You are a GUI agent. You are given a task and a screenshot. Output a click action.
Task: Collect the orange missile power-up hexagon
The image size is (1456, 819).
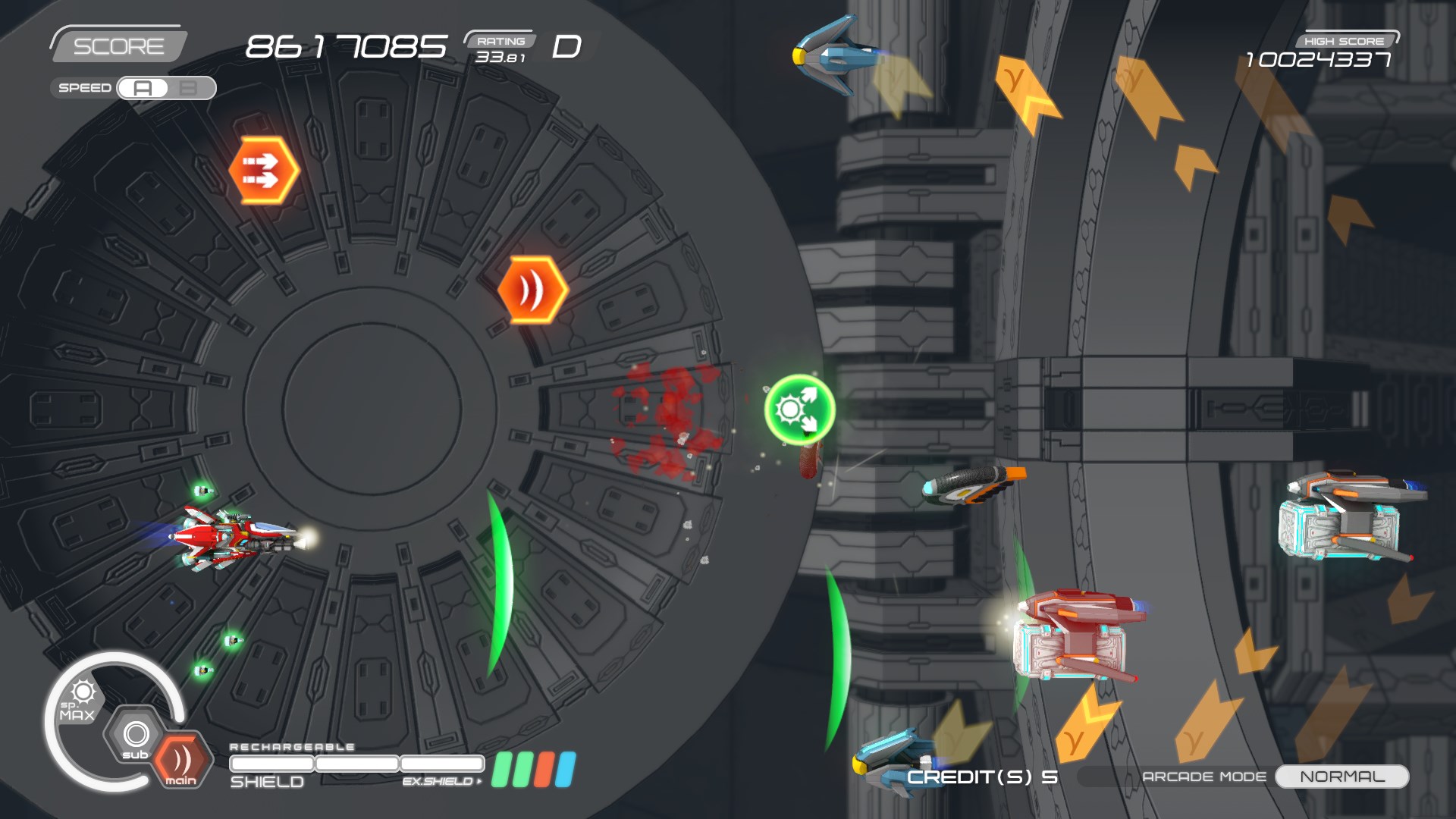262,168
